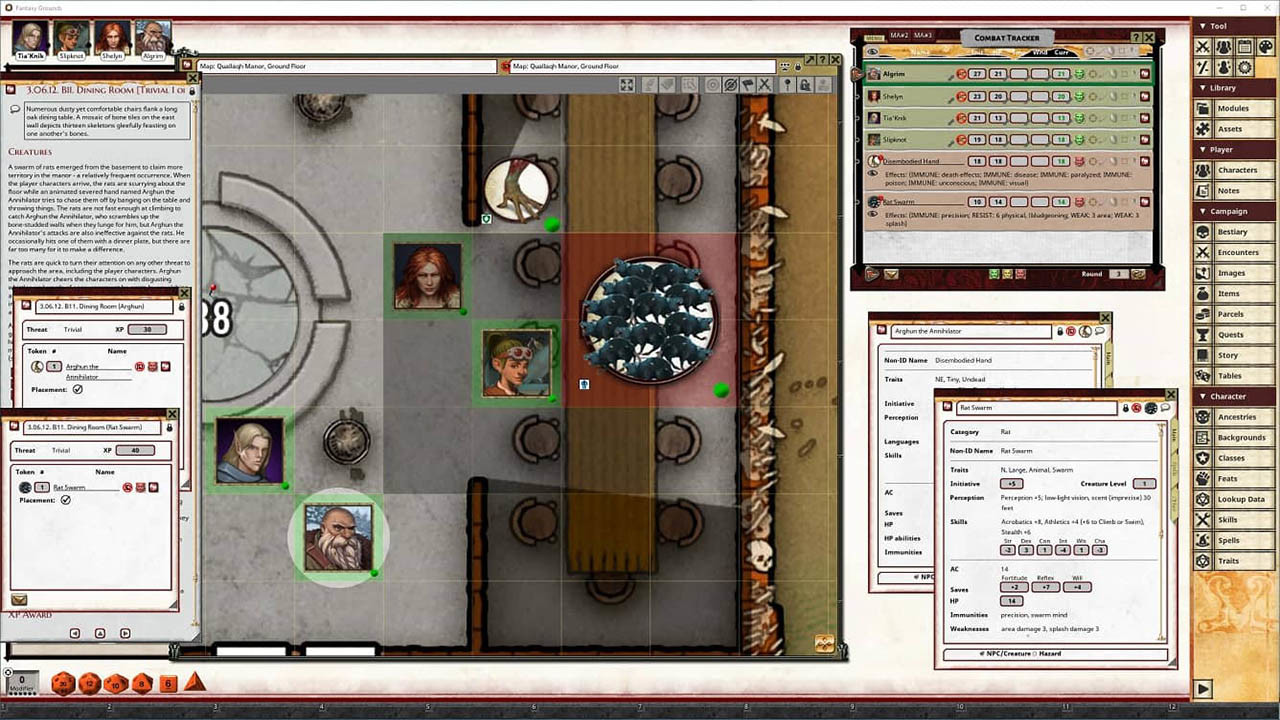
Task: Select the crossed swords icon on the map toolbar
Action: coord(764,85)
